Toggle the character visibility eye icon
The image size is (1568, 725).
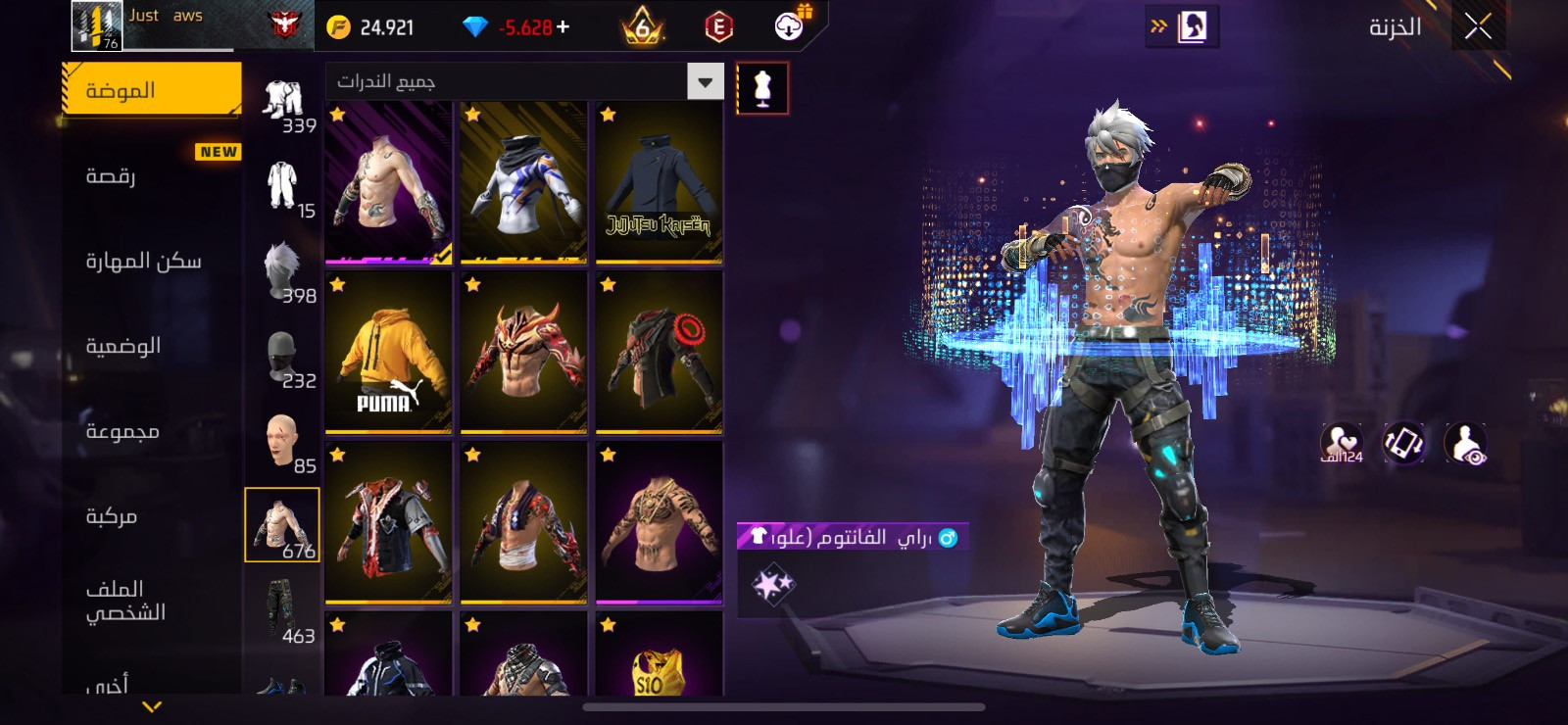coord(1466,443)
